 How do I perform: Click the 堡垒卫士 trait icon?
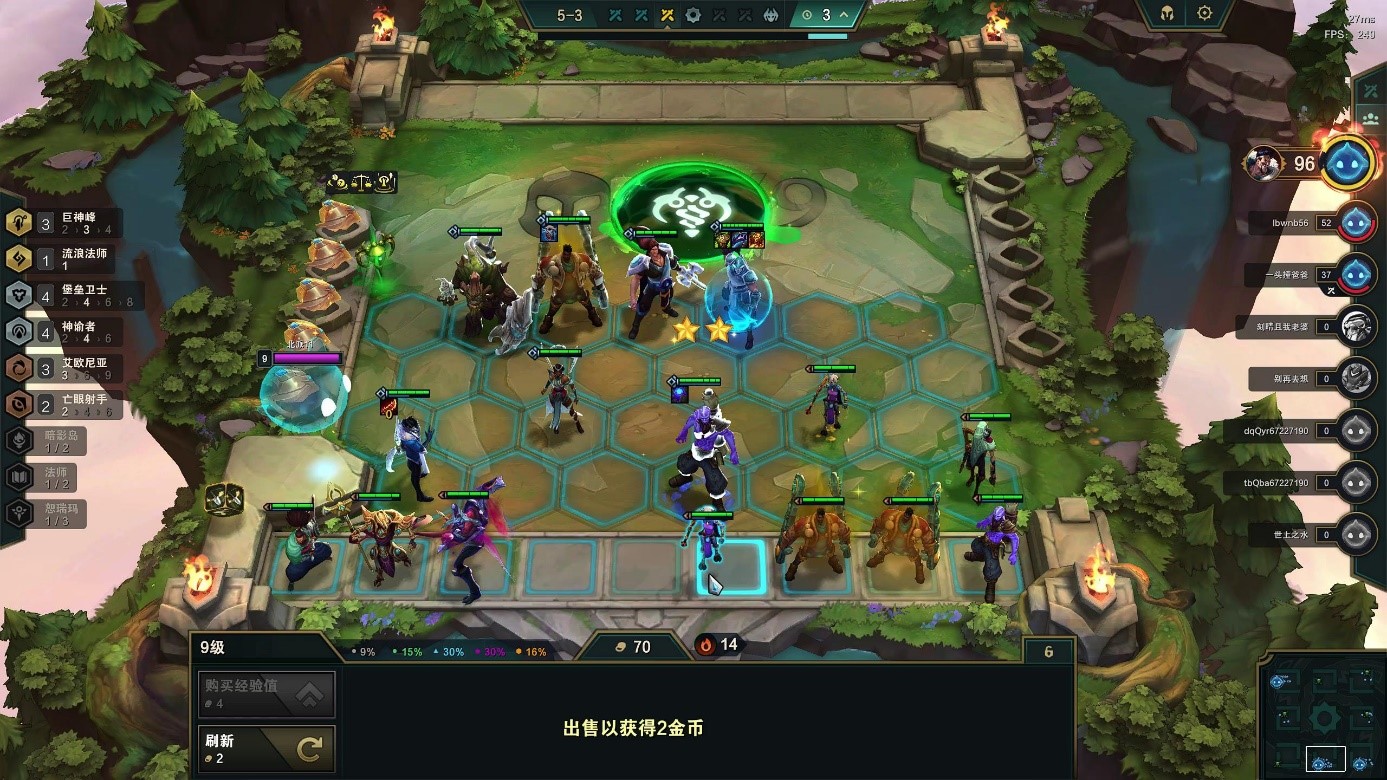pyautogui.click(x=20, y=294)
